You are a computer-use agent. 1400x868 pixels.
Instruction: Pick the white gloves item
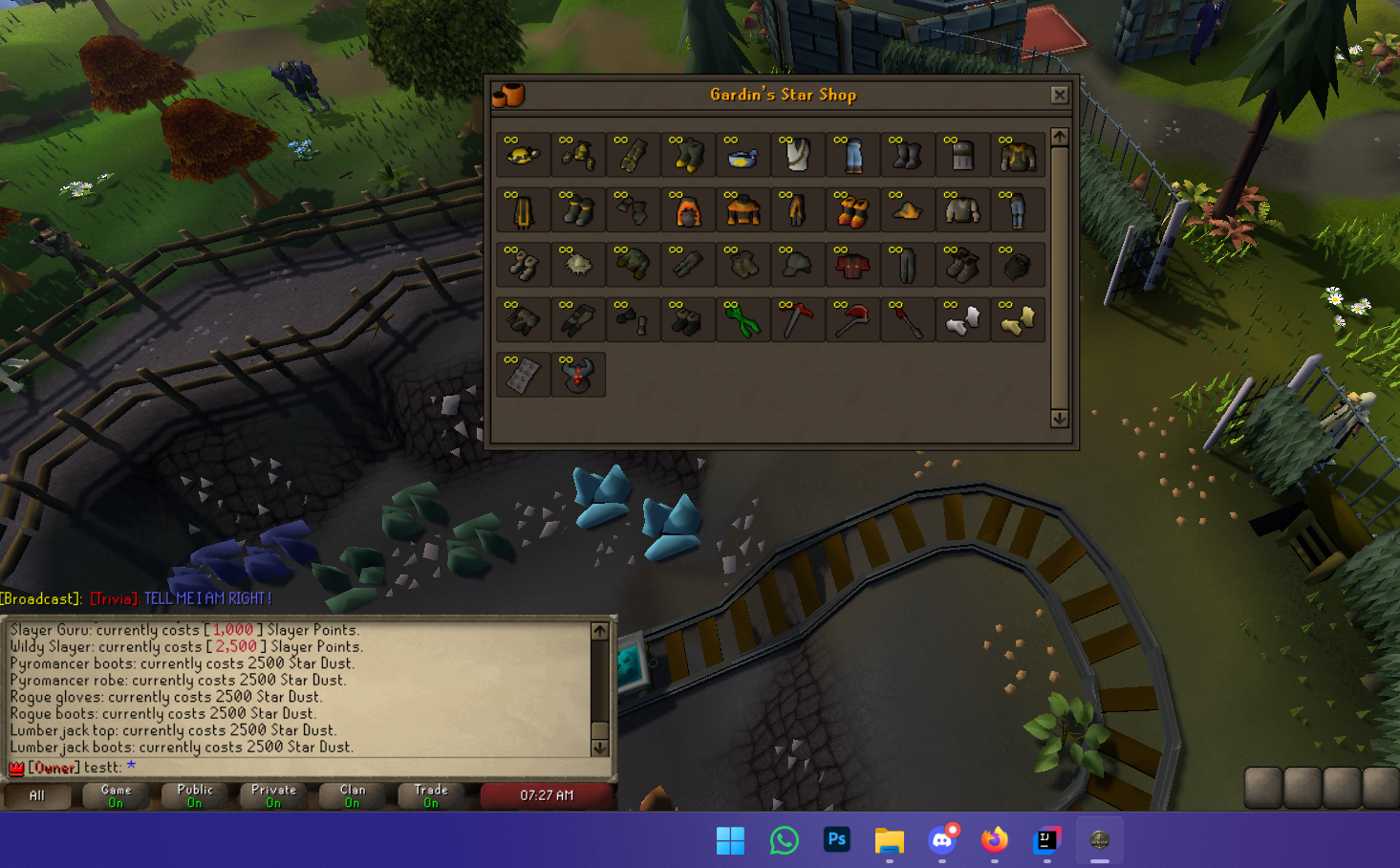coord(962,321)
